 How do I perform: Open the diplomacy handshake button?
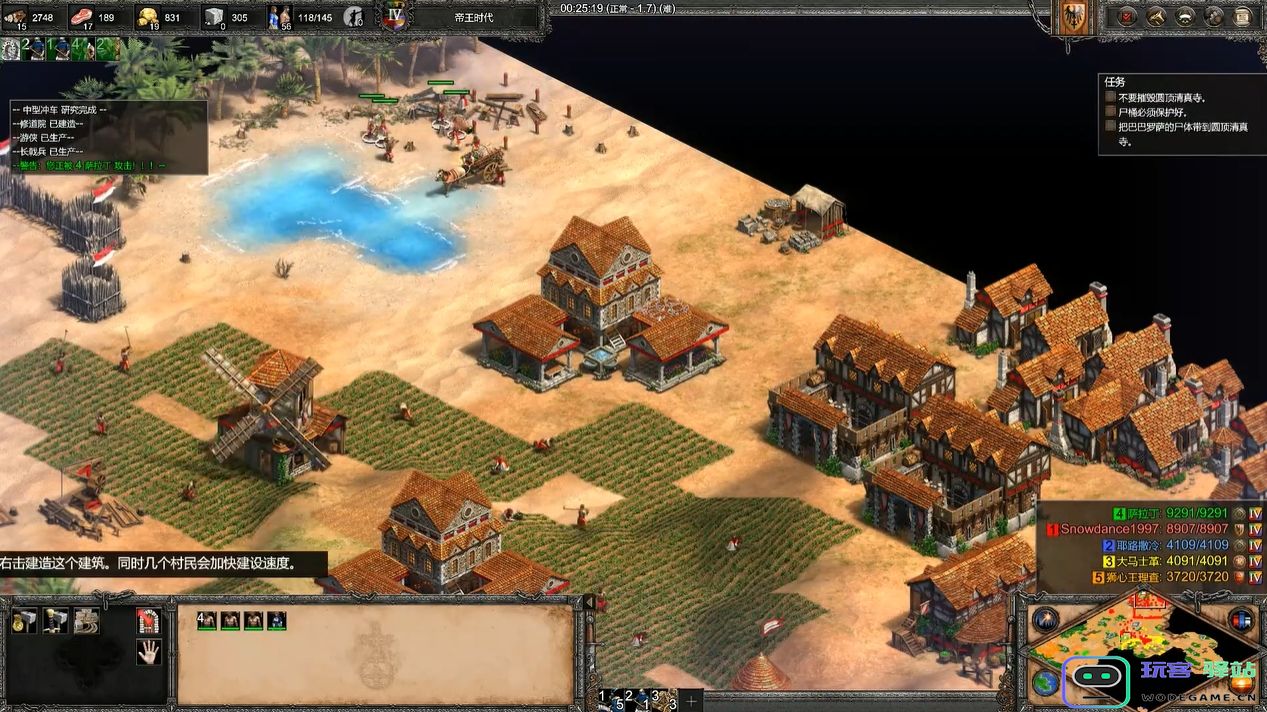click(1186, 17)
